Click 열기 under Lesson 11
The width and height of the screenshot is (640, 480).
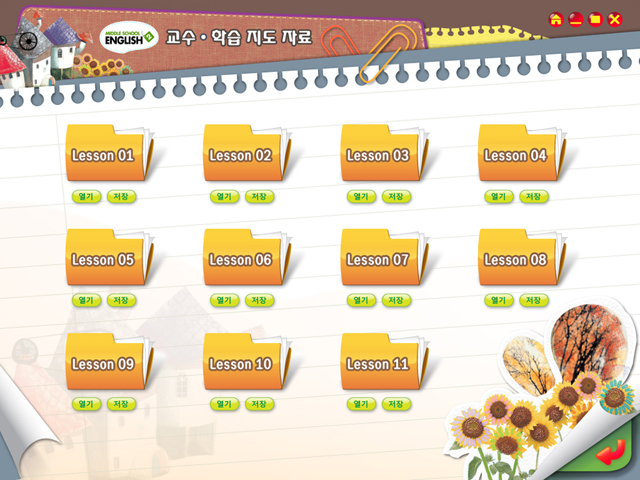[x=361, y=404]
